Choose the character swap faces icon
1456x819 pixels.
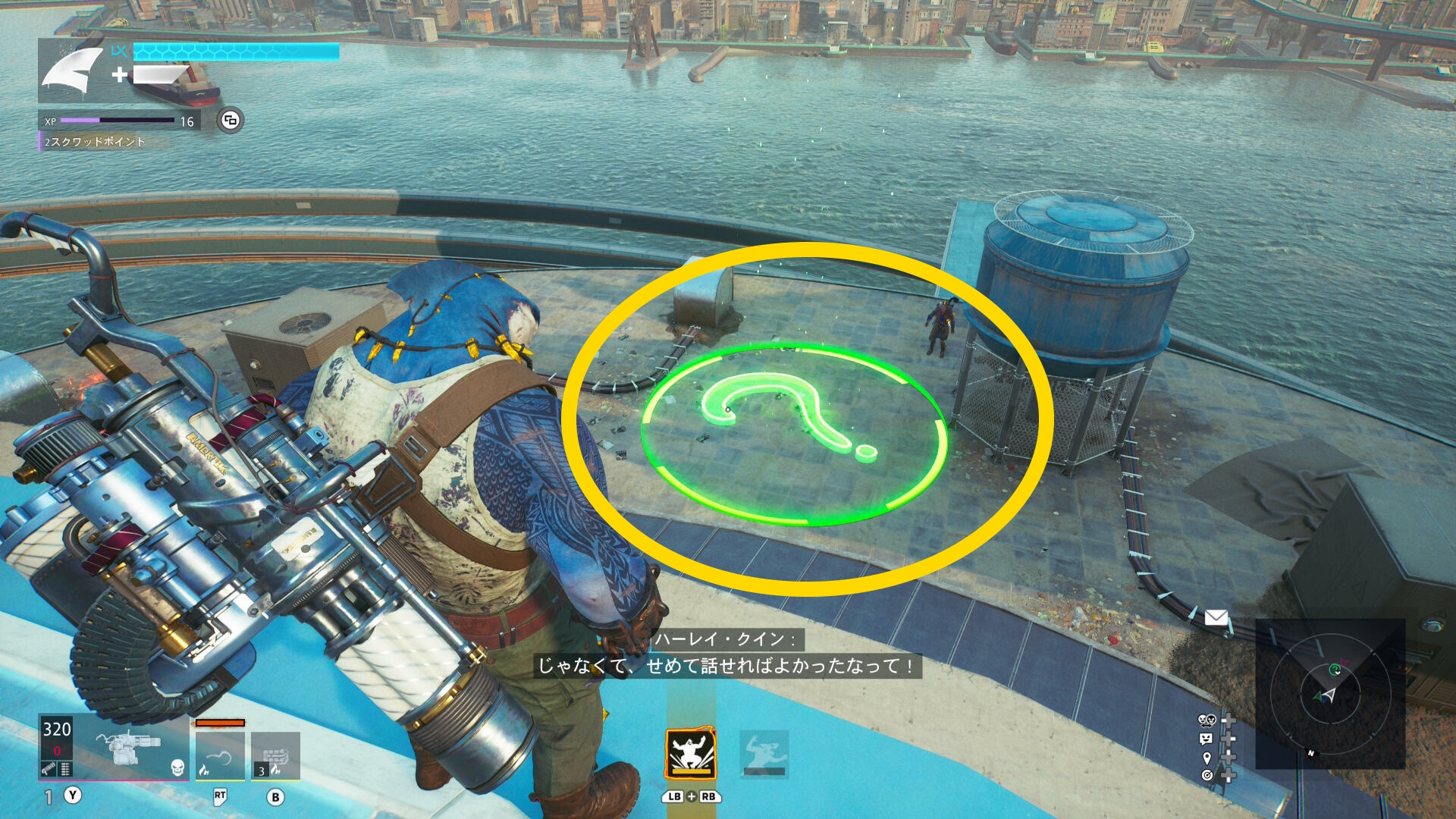click(1207, 720)
